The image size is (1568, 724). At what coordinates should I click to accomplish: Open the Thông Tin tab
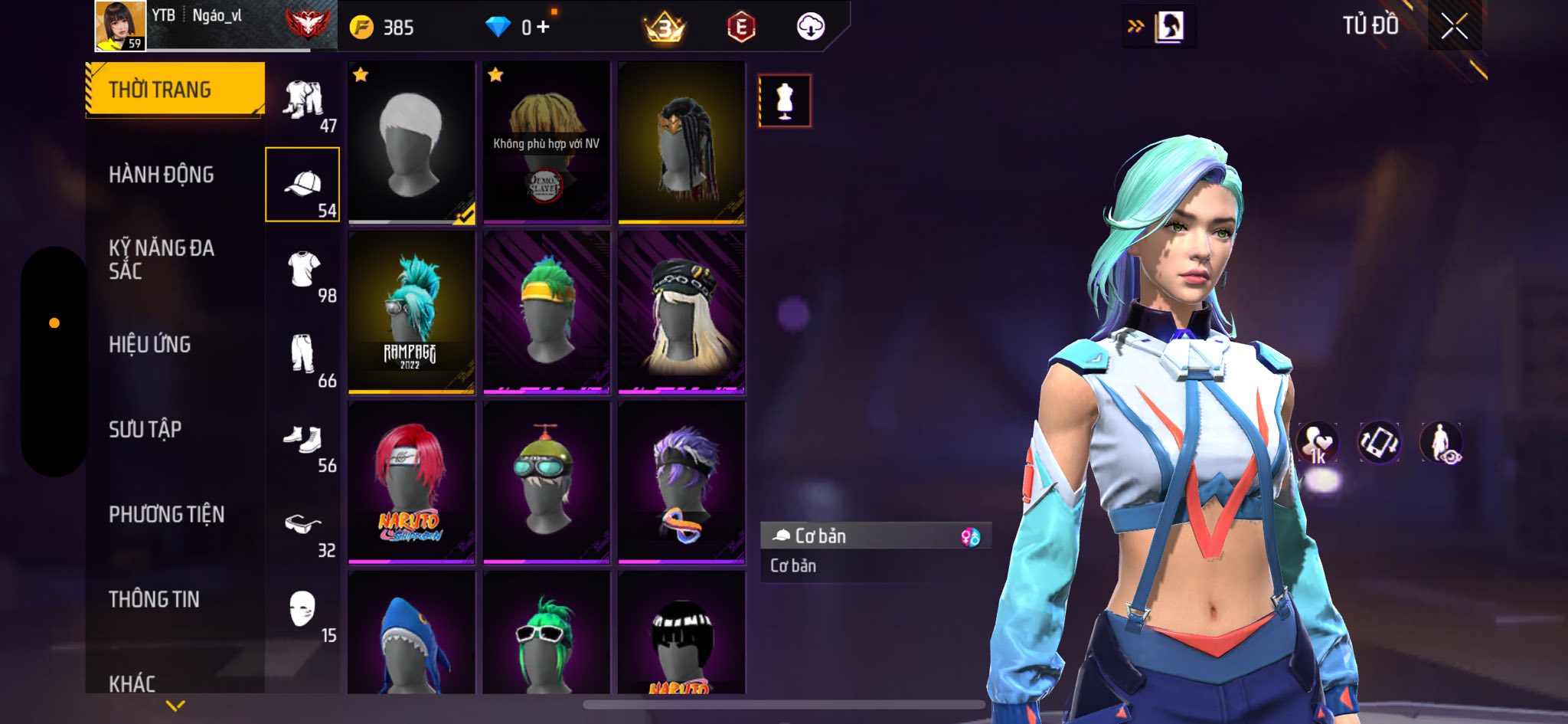tap(155, 599)
